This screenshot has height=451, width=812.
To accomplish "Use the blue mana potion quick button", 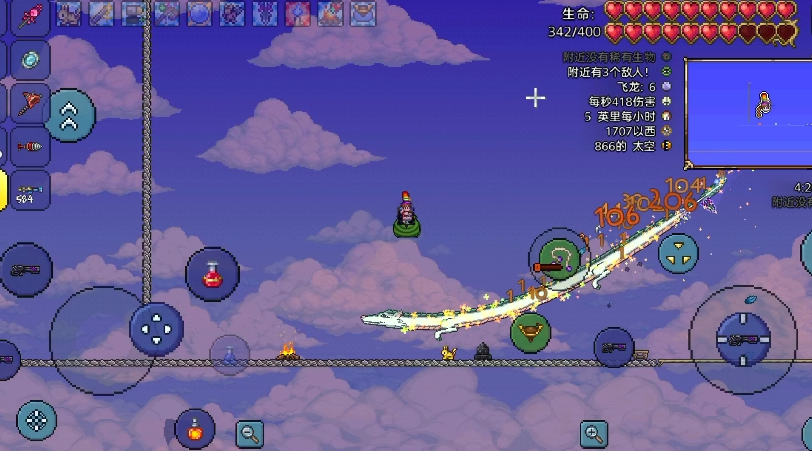I will (x=230, y=355).
